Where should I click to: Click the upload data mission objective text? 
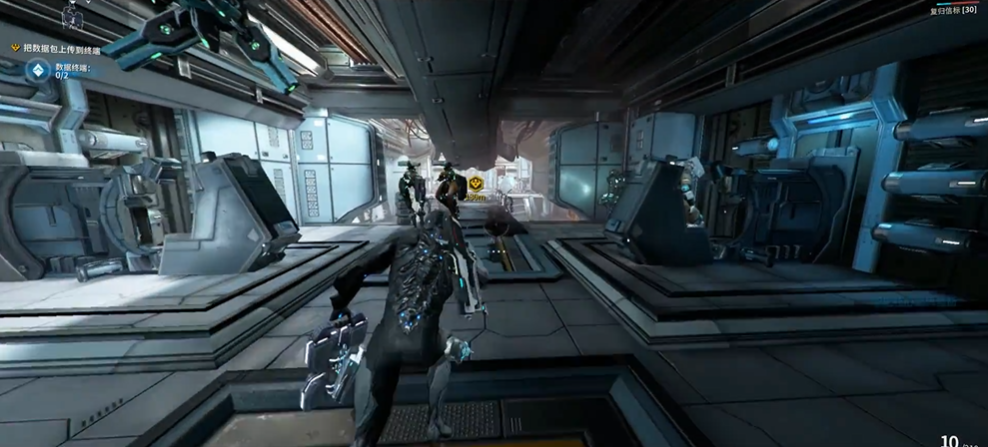(65, 47)
